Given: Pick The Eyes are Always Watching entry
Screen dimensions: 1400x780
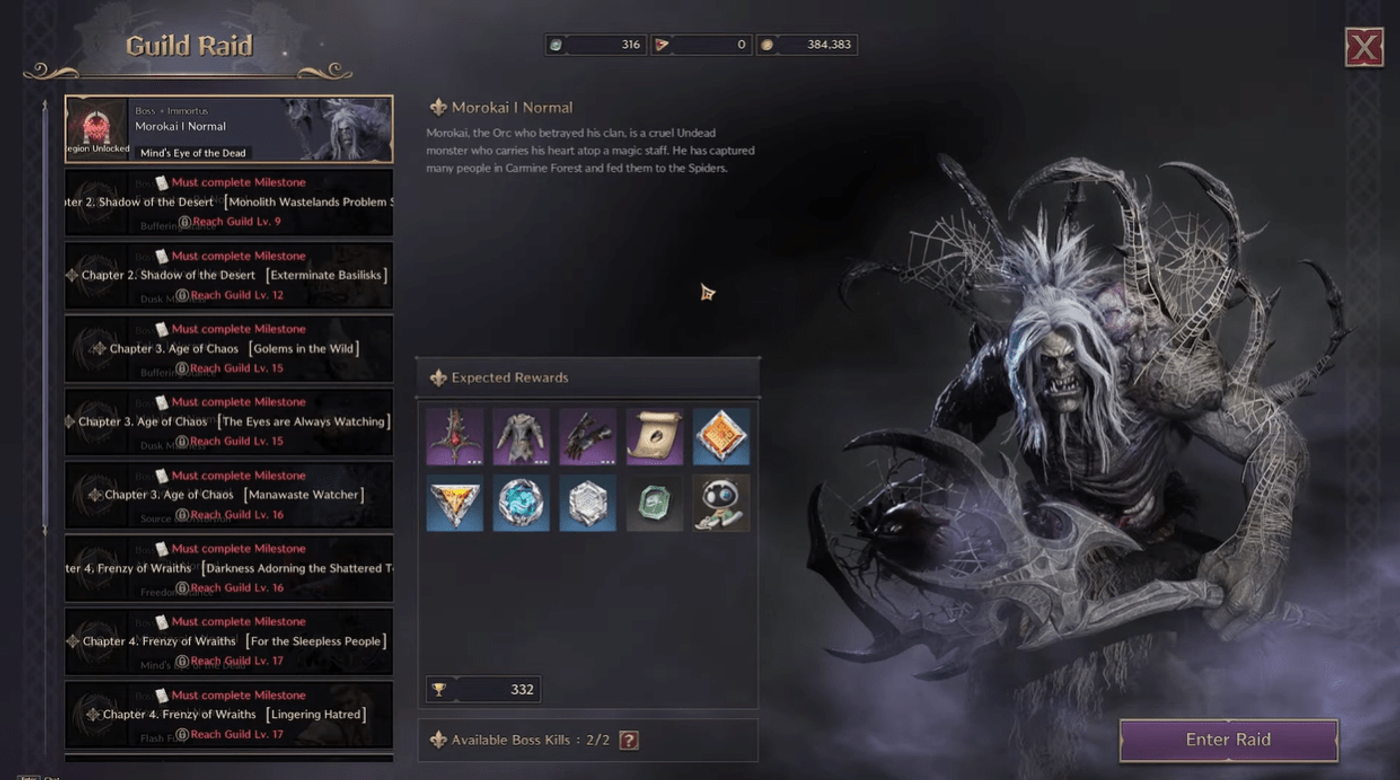Looking at the screenshot, I should click(x=229, y=422).
